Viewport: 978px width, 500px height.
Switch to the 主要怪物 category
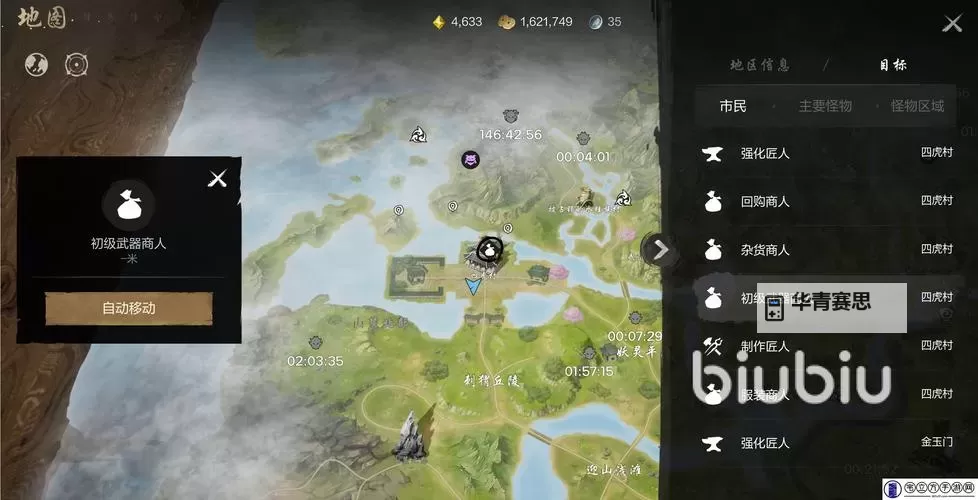coord(825,106)
